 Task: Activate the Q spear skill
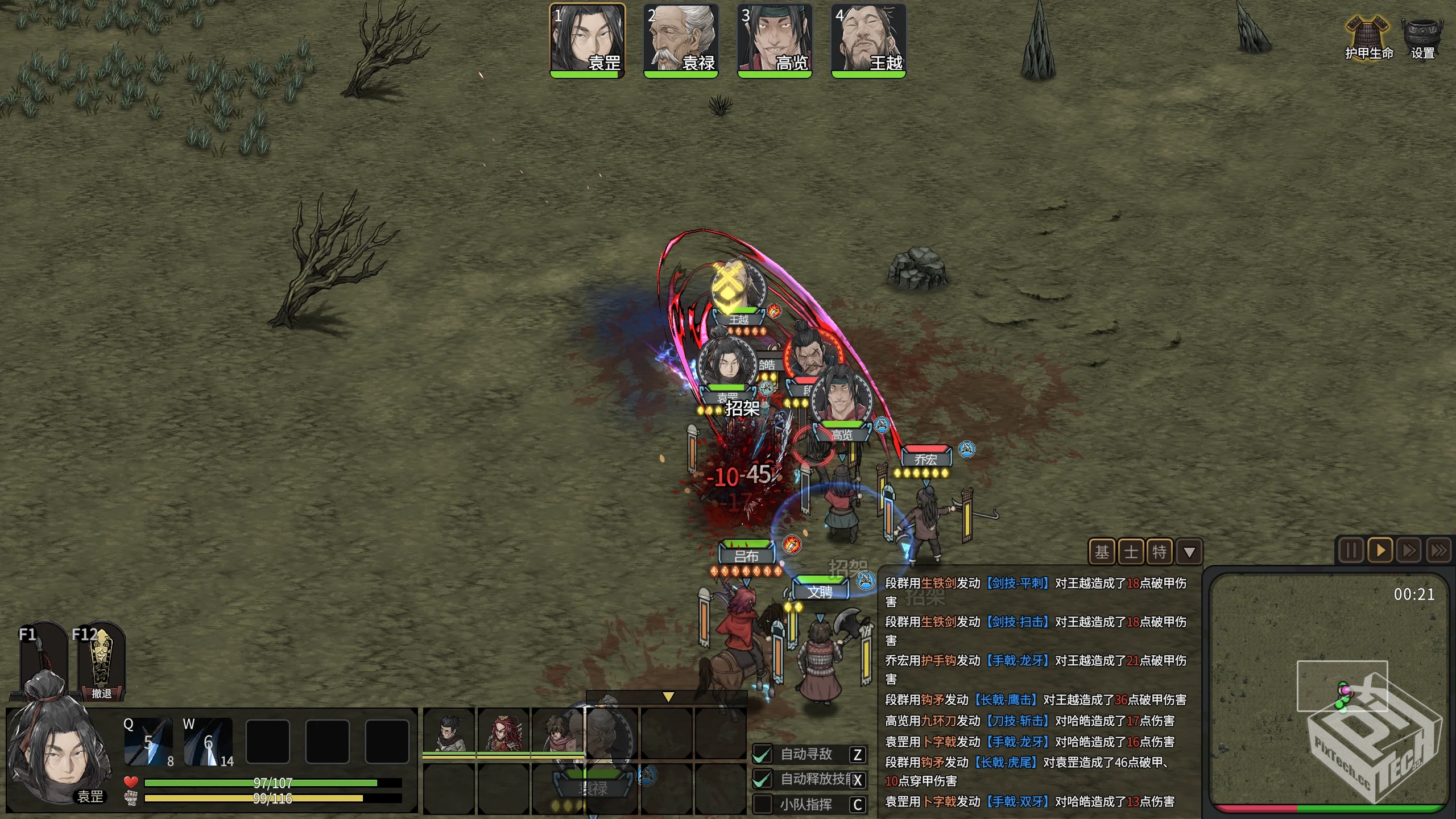148,742
